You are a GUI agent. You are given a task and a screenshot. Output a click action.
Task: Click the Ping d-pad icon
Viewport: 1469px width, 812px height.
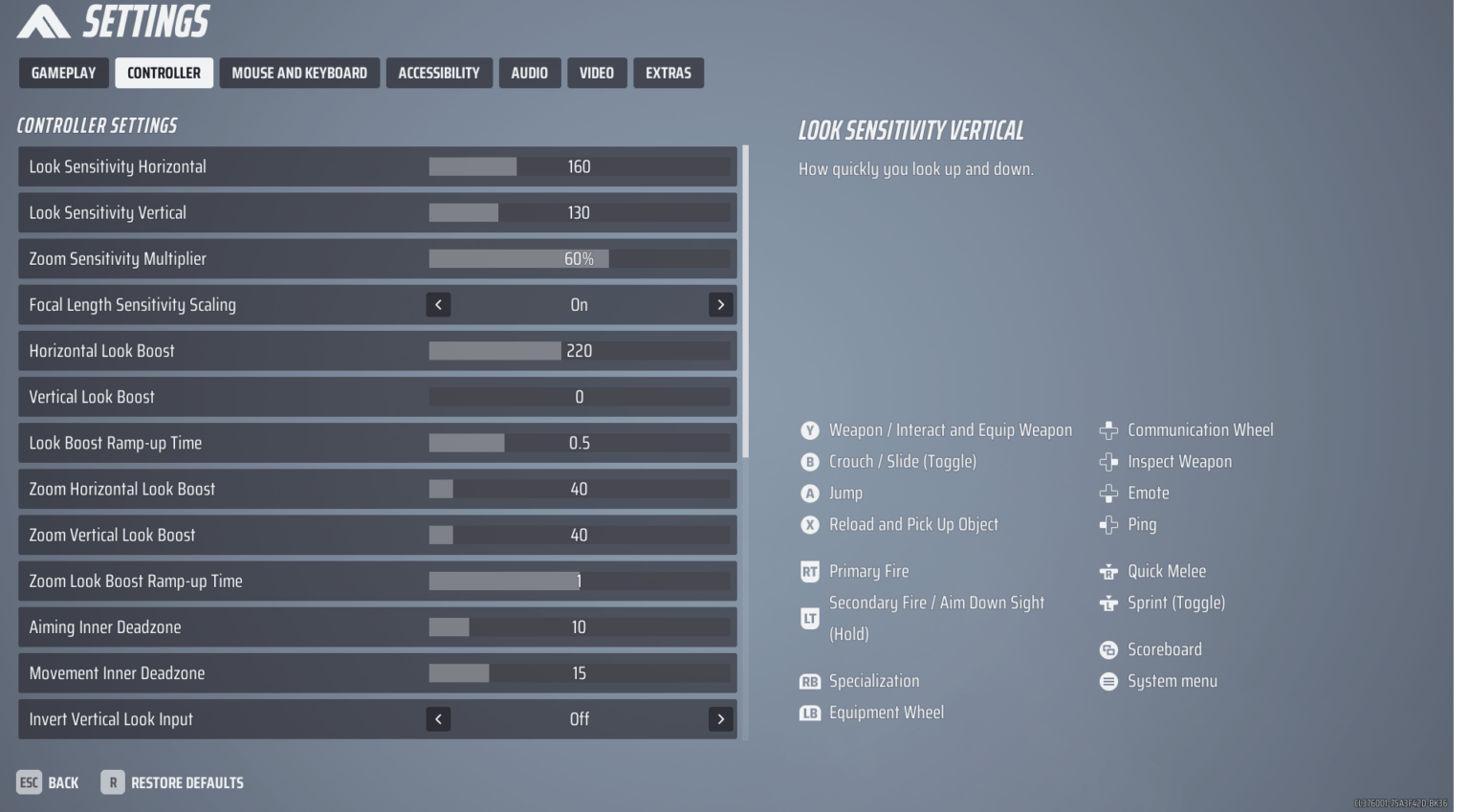click(x=1108, y=525)
